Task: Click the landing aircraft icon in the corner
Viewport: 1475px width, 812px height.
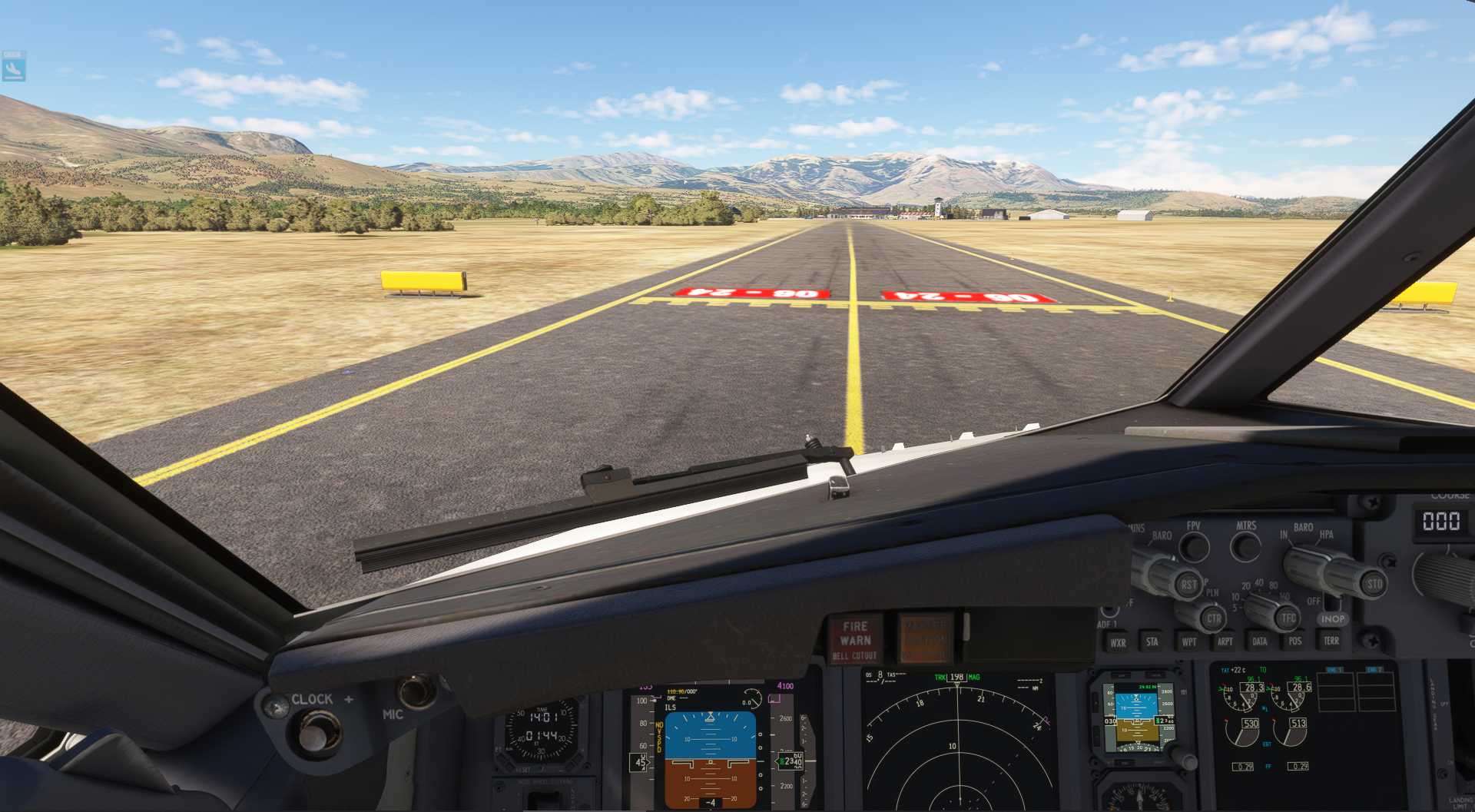Action: tap(14, 67)
